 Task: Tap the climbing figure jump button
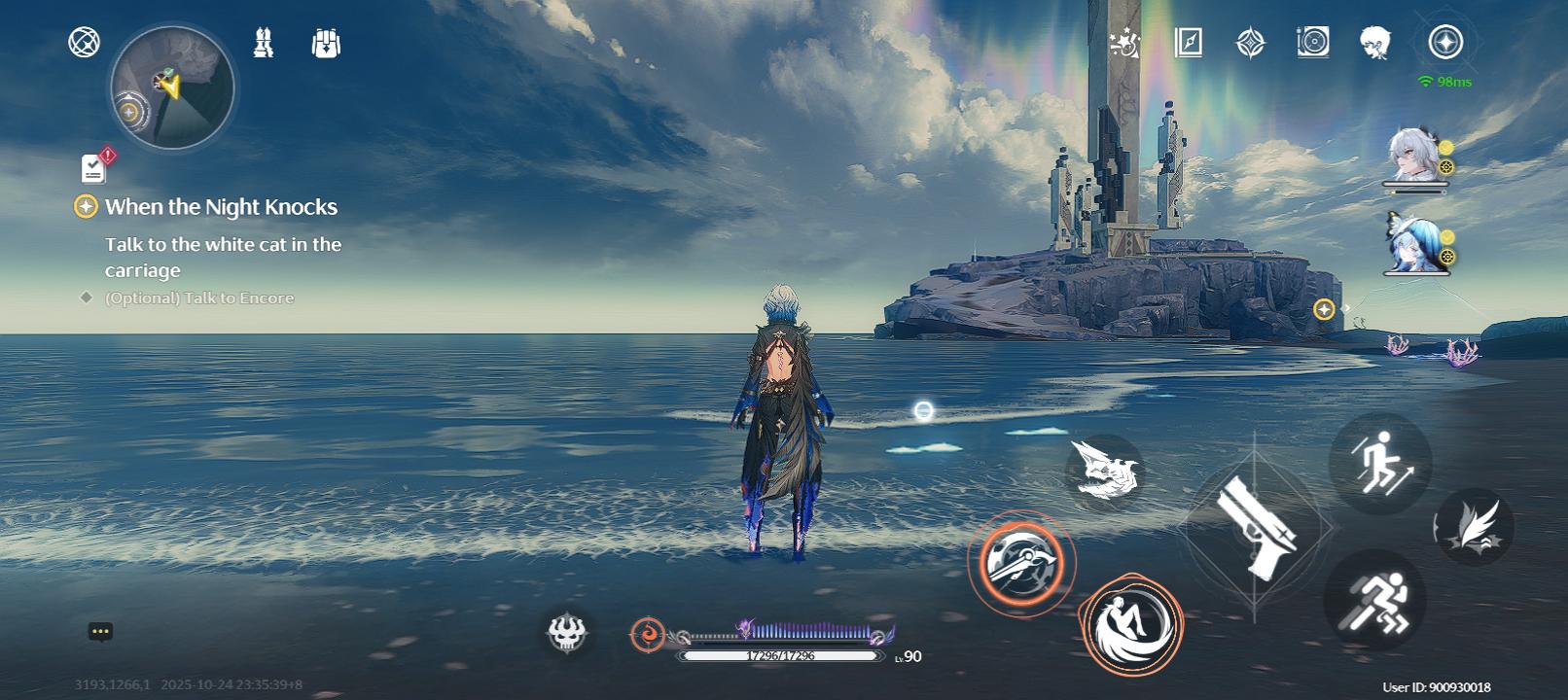(1379, 464)
